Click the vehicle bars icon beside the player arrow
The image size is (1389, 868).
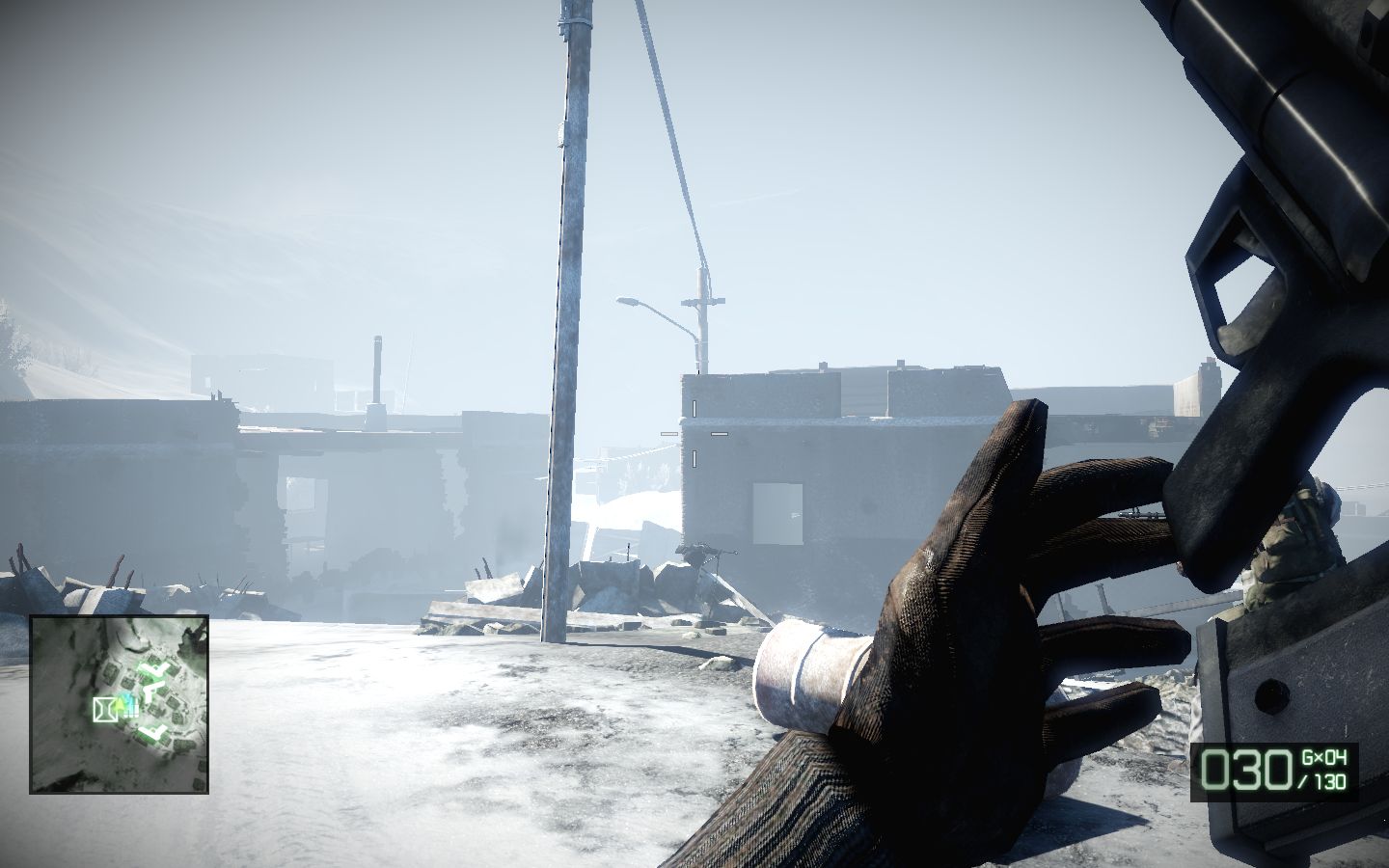pos(131,709)
